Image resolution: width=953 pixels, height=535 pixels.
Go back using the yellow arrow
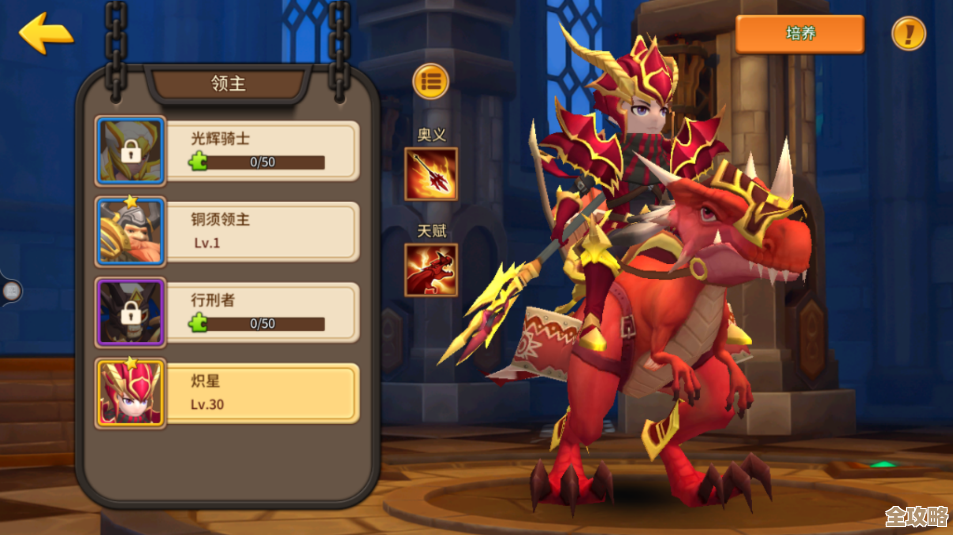pyautogui.click(x=45, y=34)
